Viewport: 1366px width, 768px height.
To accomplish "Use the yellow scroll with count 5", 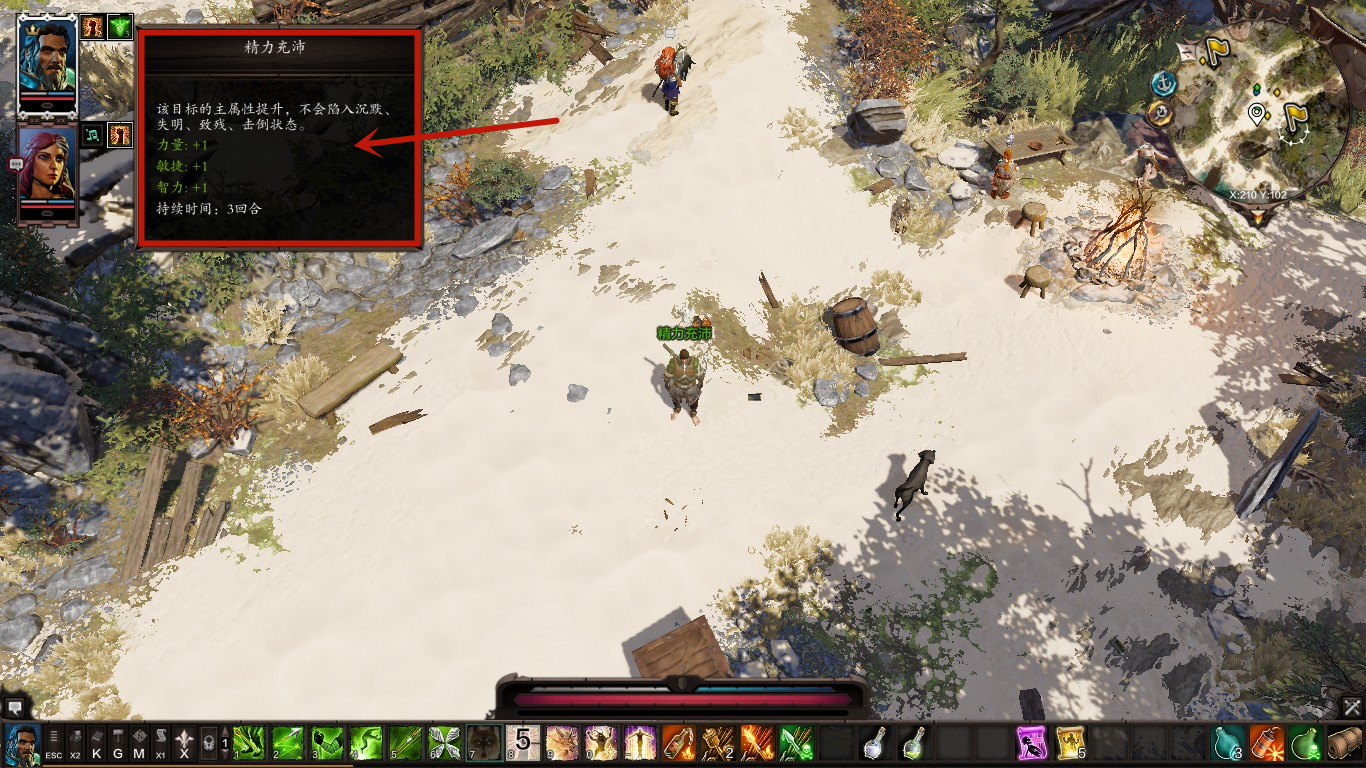I will pos(1071,743).
